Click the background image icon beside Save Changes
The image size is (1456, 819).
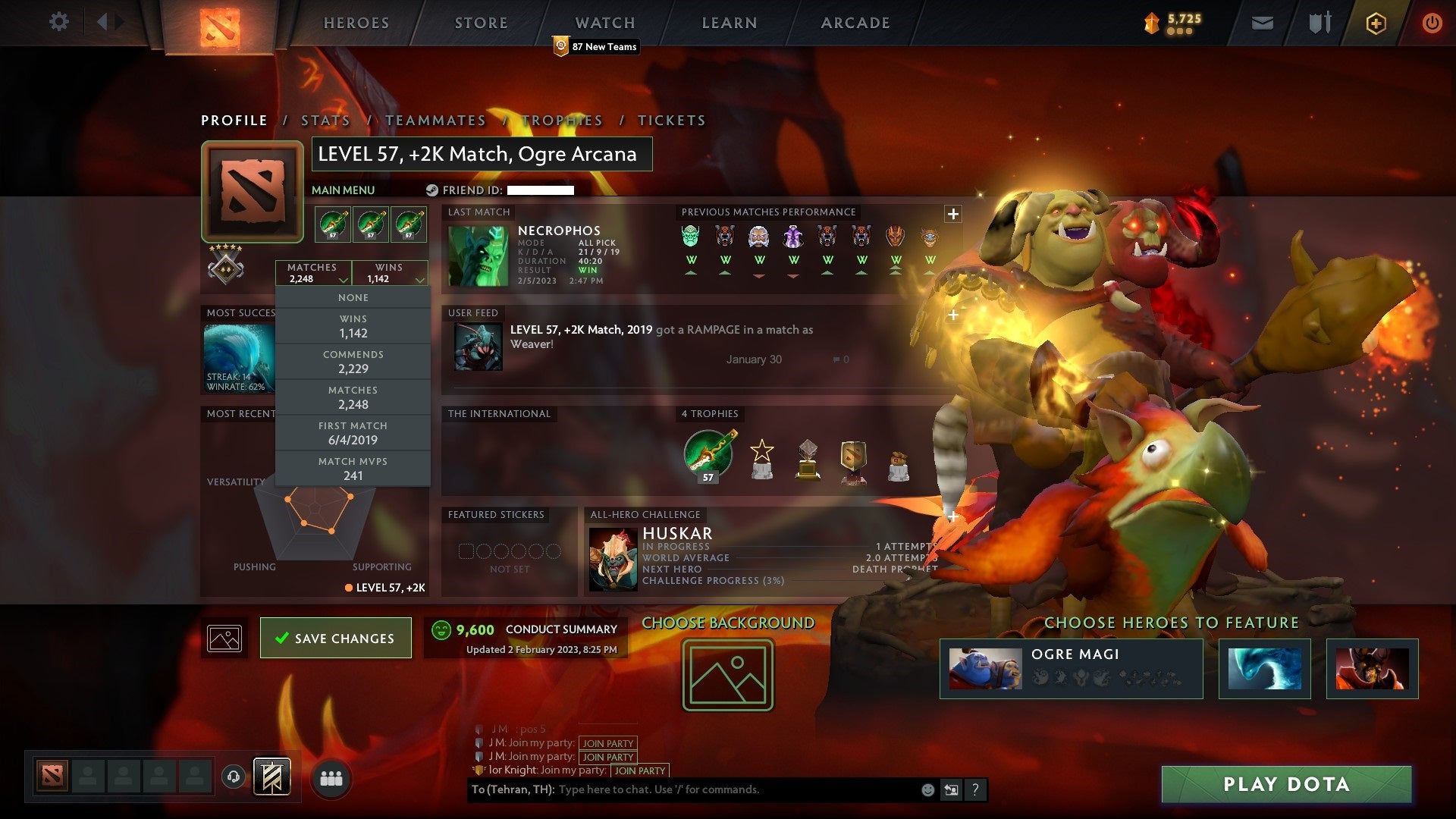(x=224, y=637)
